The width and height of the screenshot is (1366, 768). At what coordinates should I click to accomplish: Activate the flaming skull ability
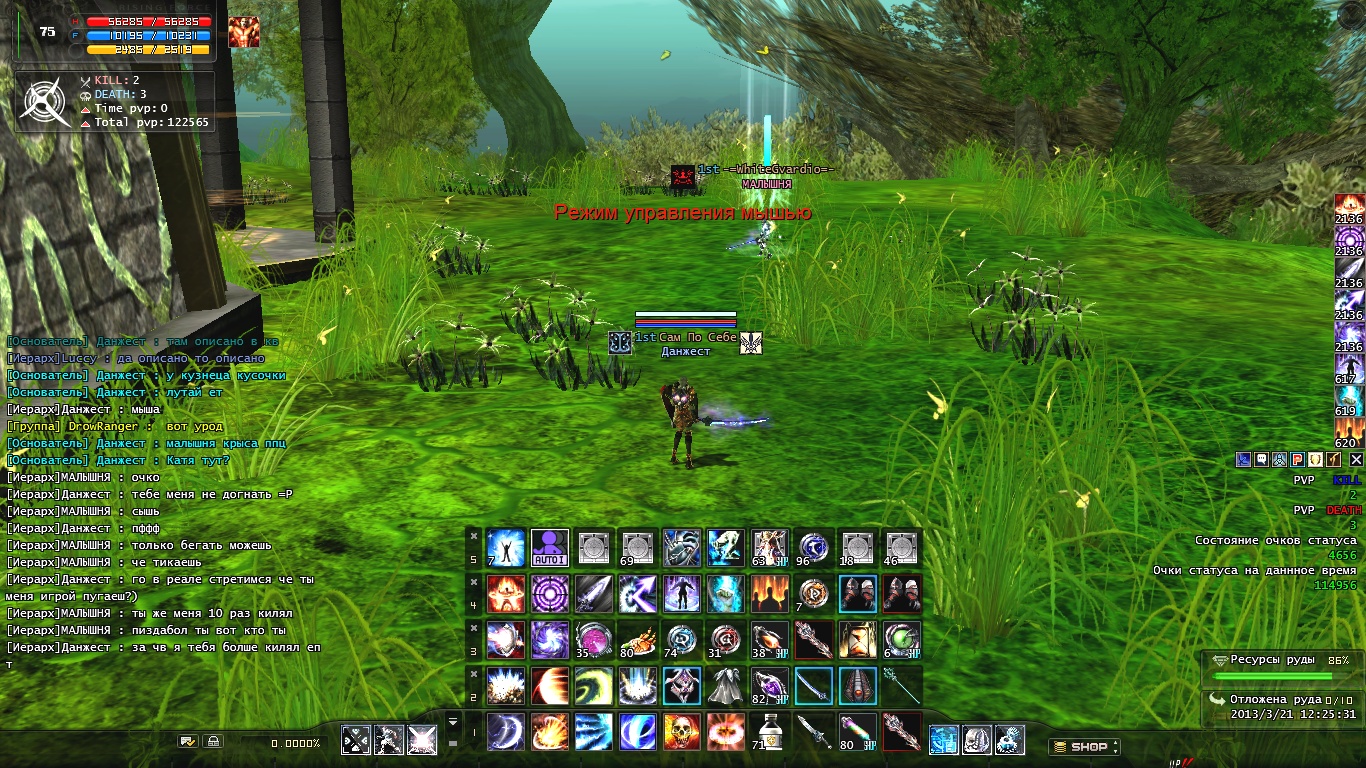pyautogui.click(x=682, y=732)
